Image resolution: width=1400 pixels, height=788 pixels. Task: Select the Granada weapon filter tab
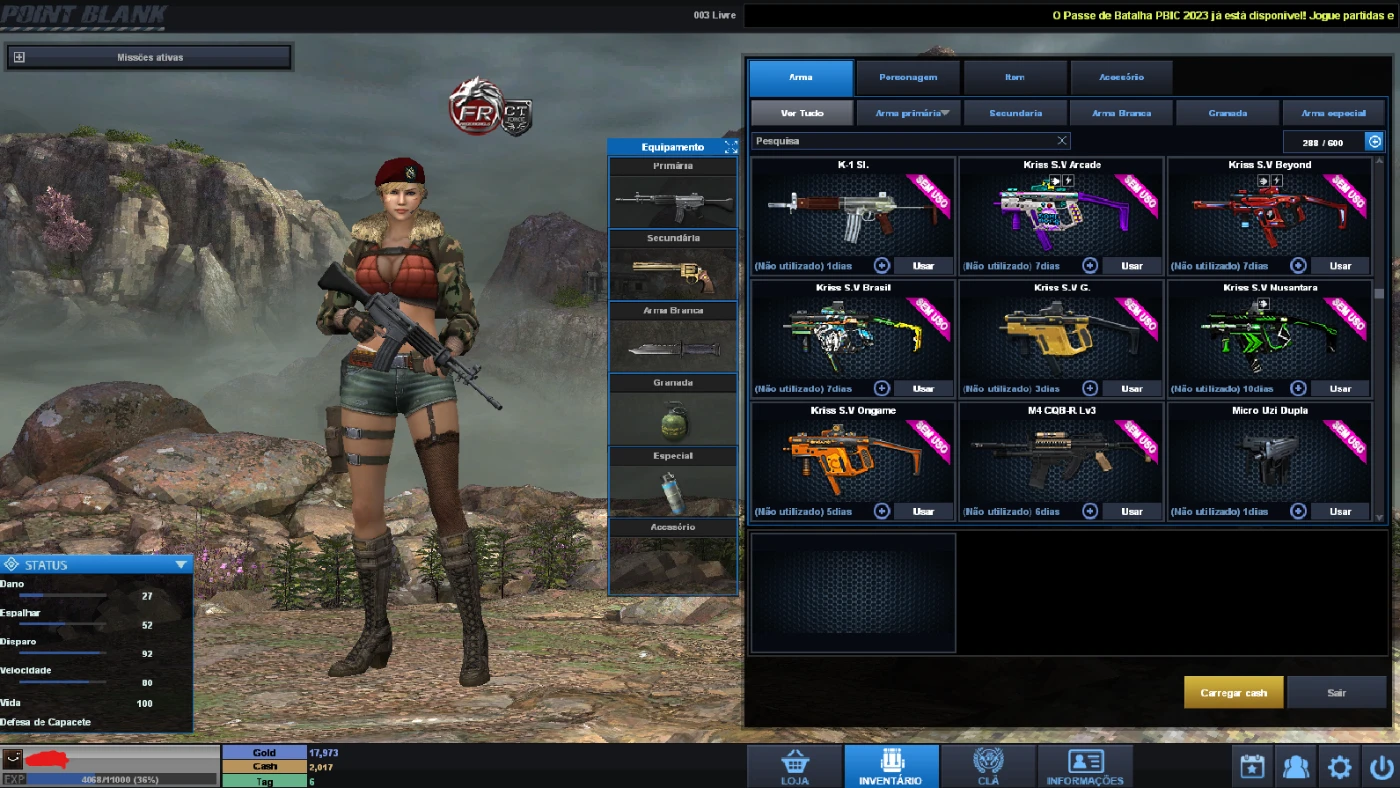pyautogui.click(x=1227, y=112)
